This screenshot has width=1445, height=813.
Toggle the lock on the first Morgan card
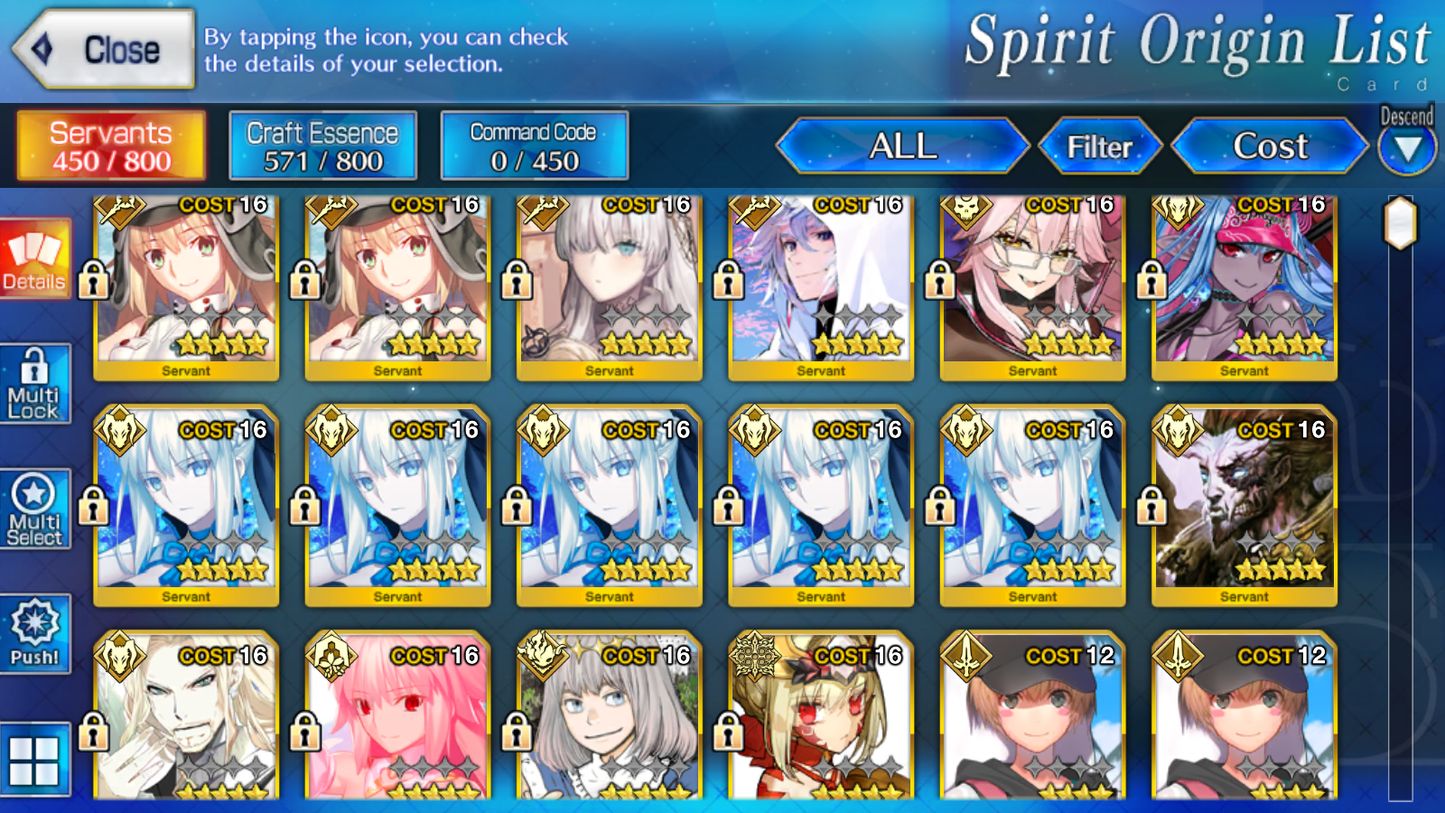point(94,505)
